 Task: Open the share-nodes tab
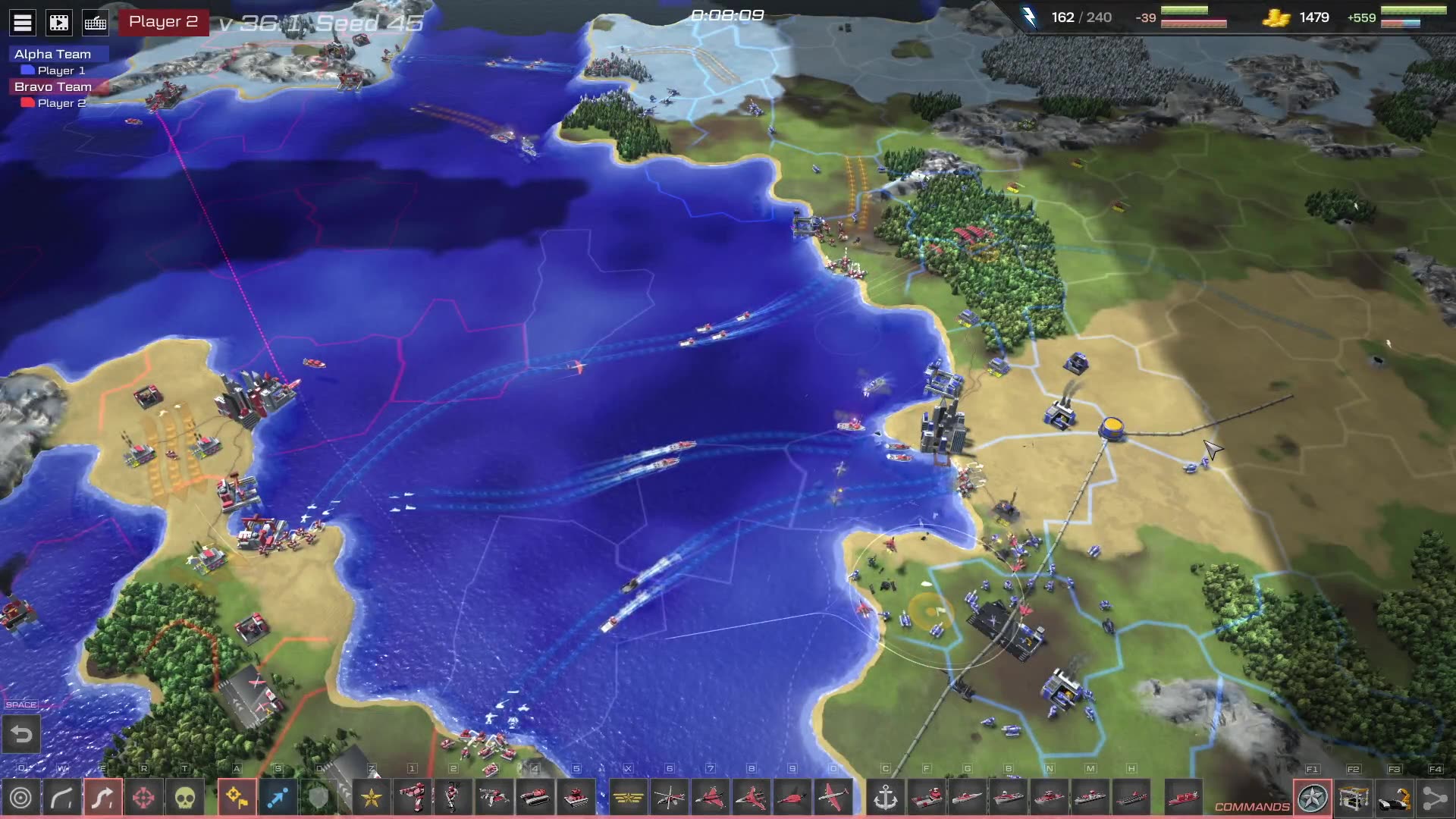1435,798
